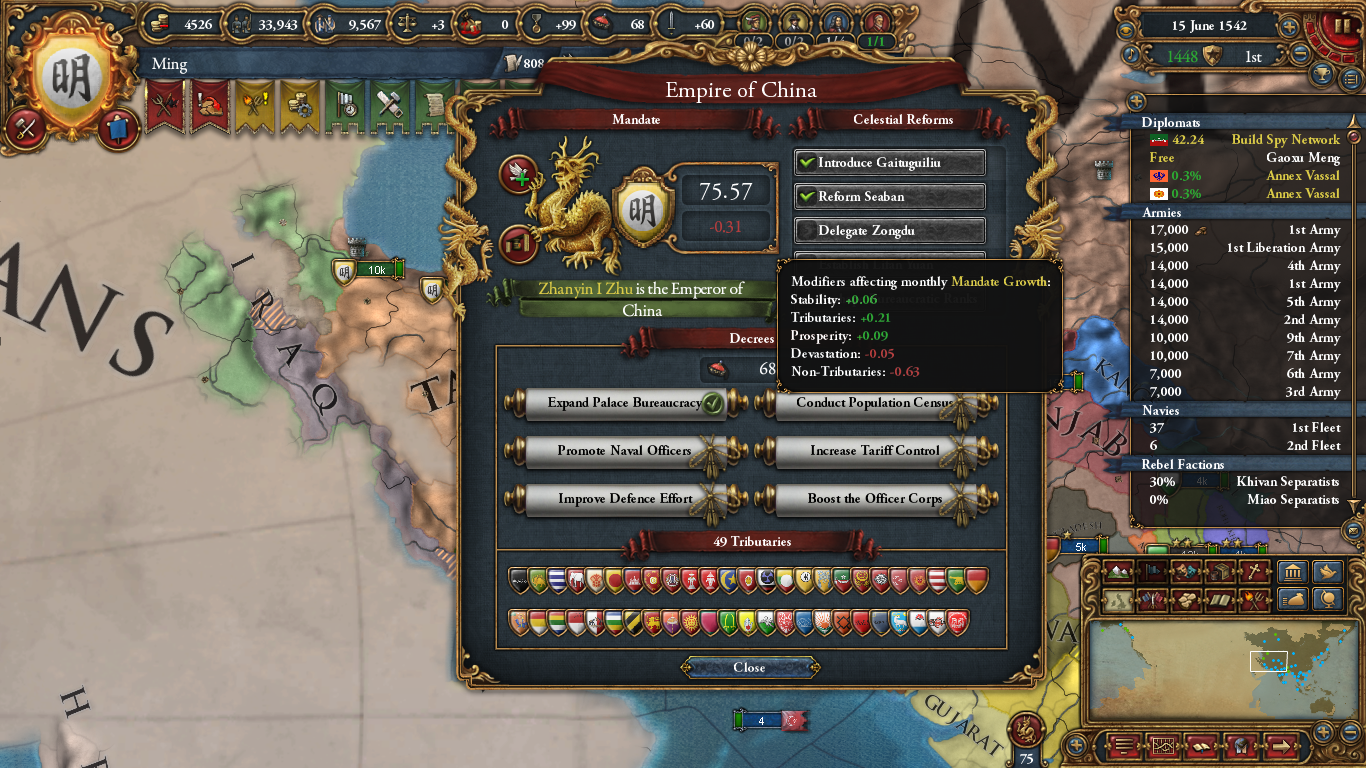Expand the Introduce Gaituguiliu reform
The width and height of the screenshot is (1366, 768).
[889, 162]
